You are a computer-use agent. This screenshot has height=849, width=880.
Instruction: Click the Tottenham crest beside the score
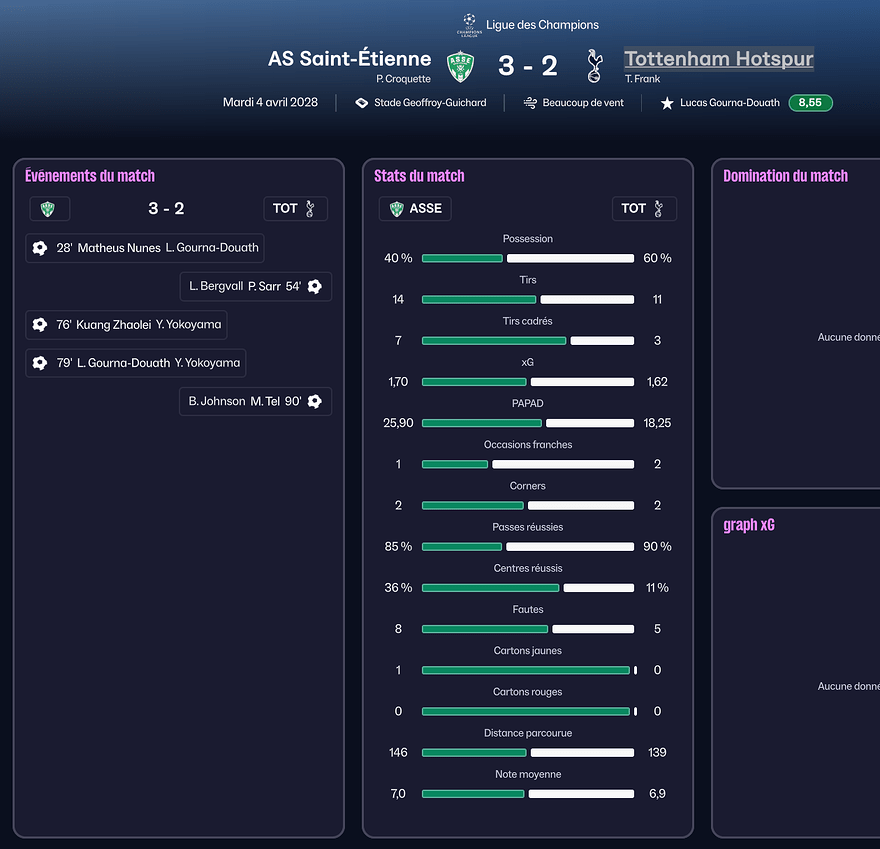pos(594,66)
